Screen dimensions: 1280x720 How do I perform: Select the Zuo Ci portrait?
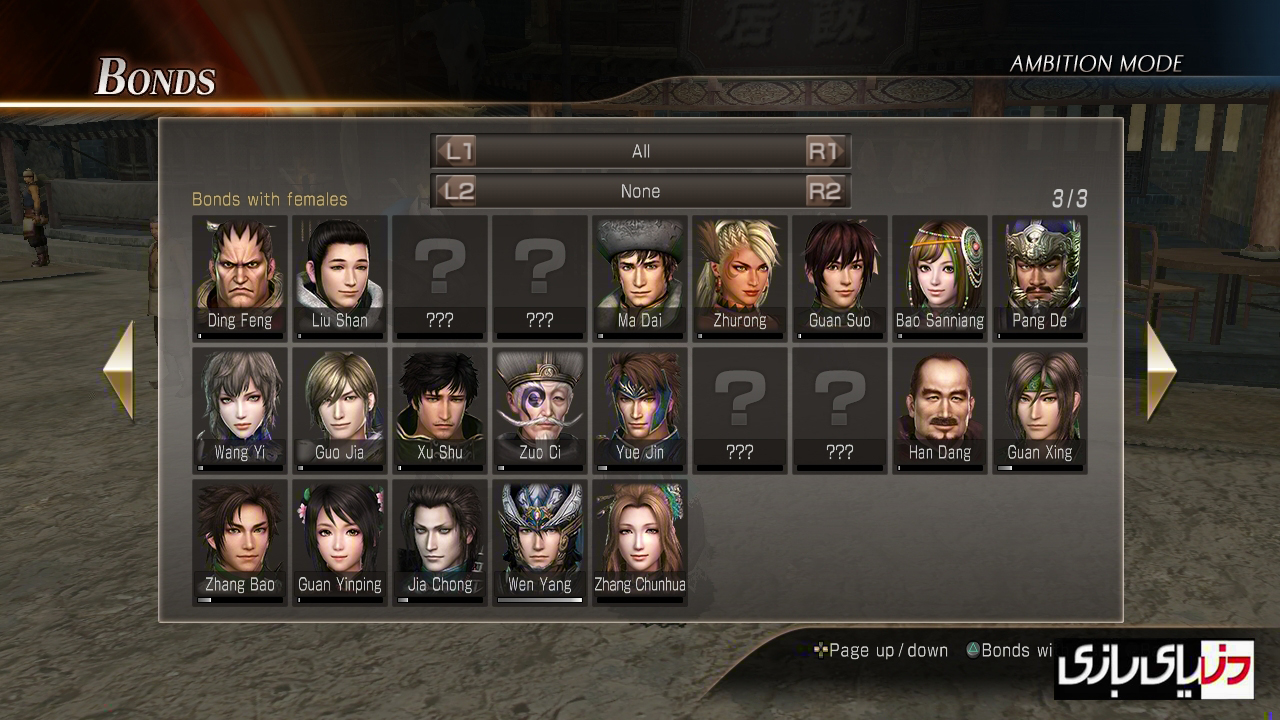pos(540,410)
